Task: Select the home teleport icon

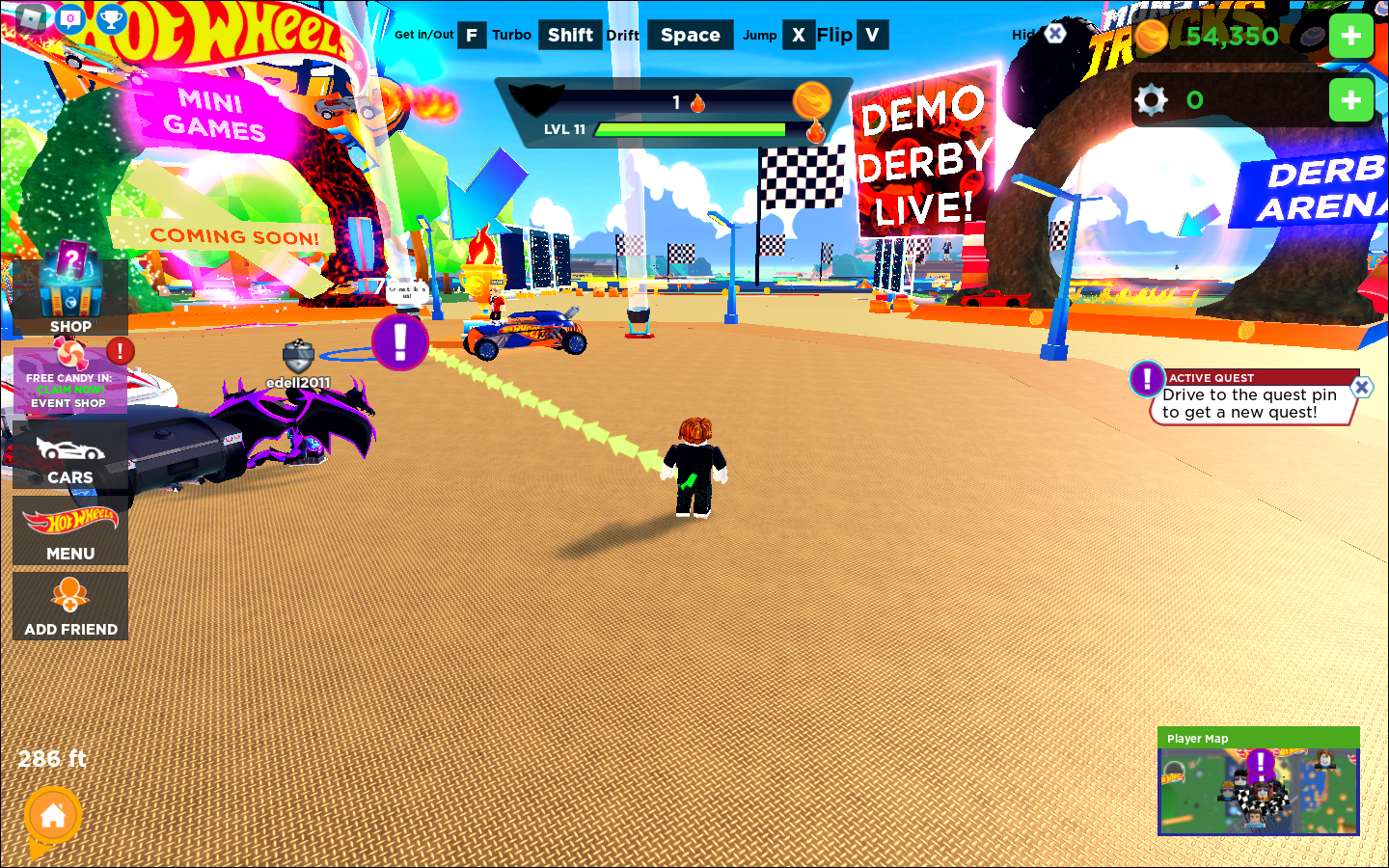Action: pyautogui.click(x=53, y=815)
